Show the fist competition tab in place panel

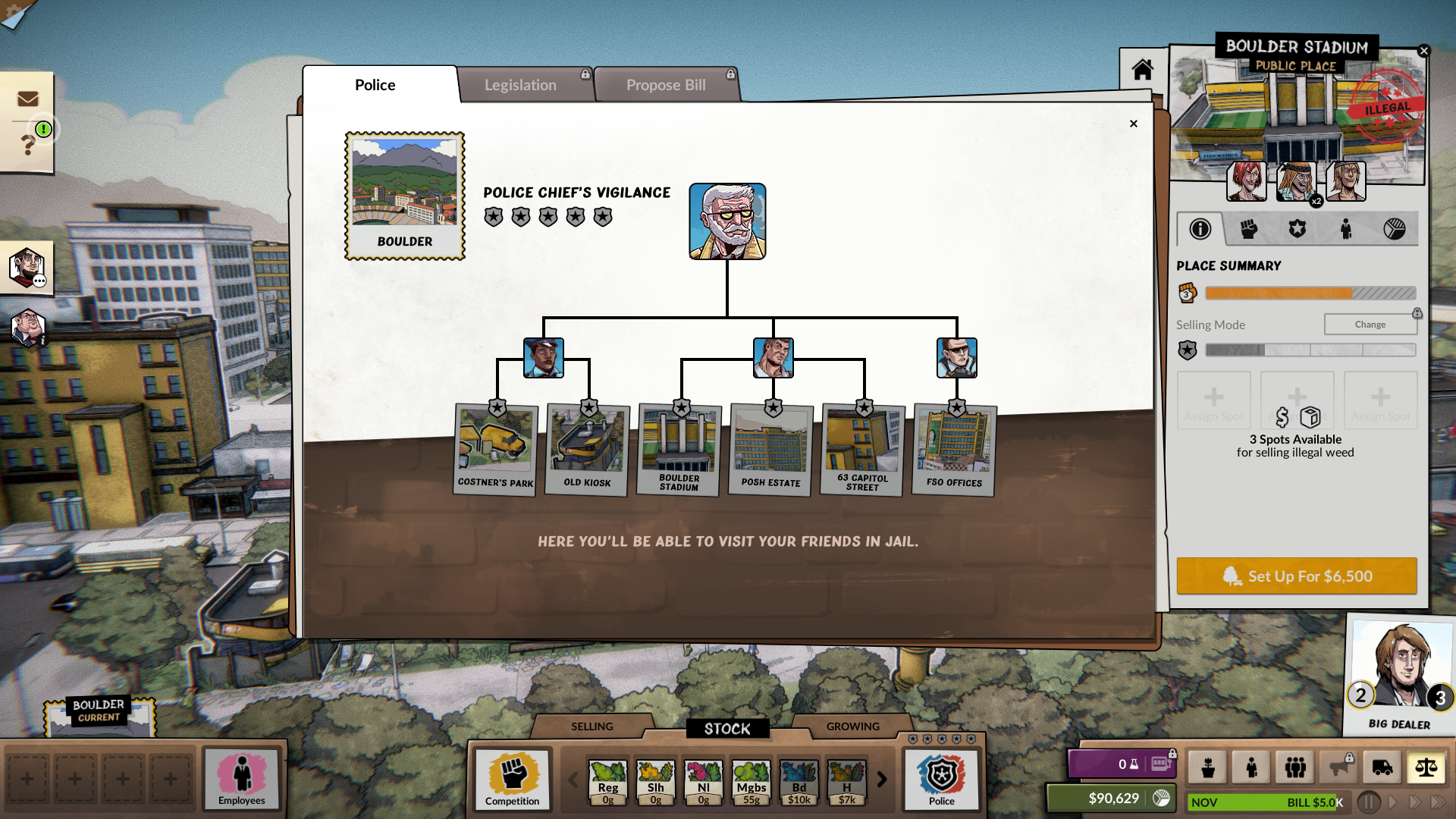(1248, 229)
